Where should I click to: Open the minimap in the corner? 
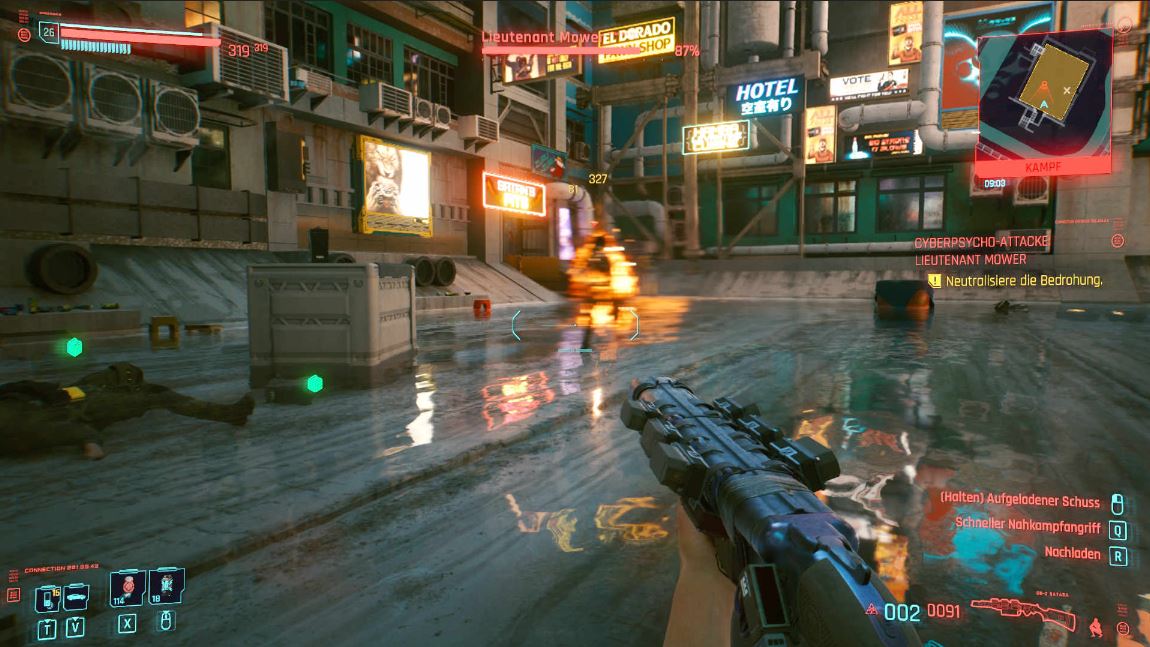point(1044,93)
